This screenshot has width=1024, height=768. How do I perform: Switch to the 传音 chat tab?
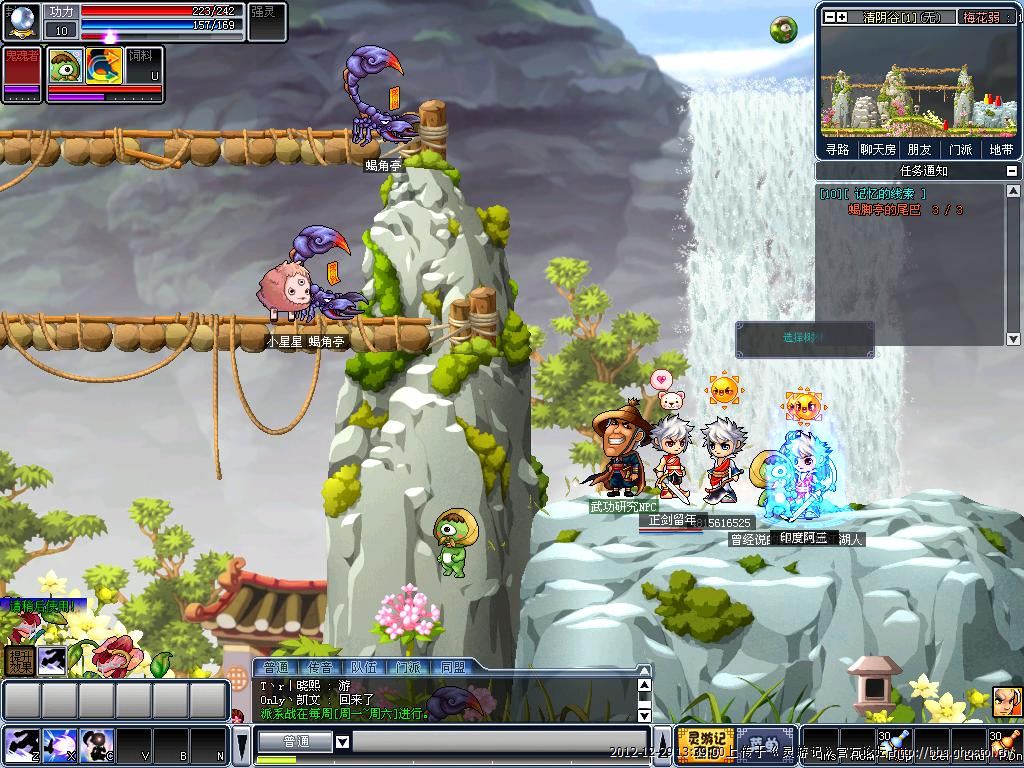[320, 667]
